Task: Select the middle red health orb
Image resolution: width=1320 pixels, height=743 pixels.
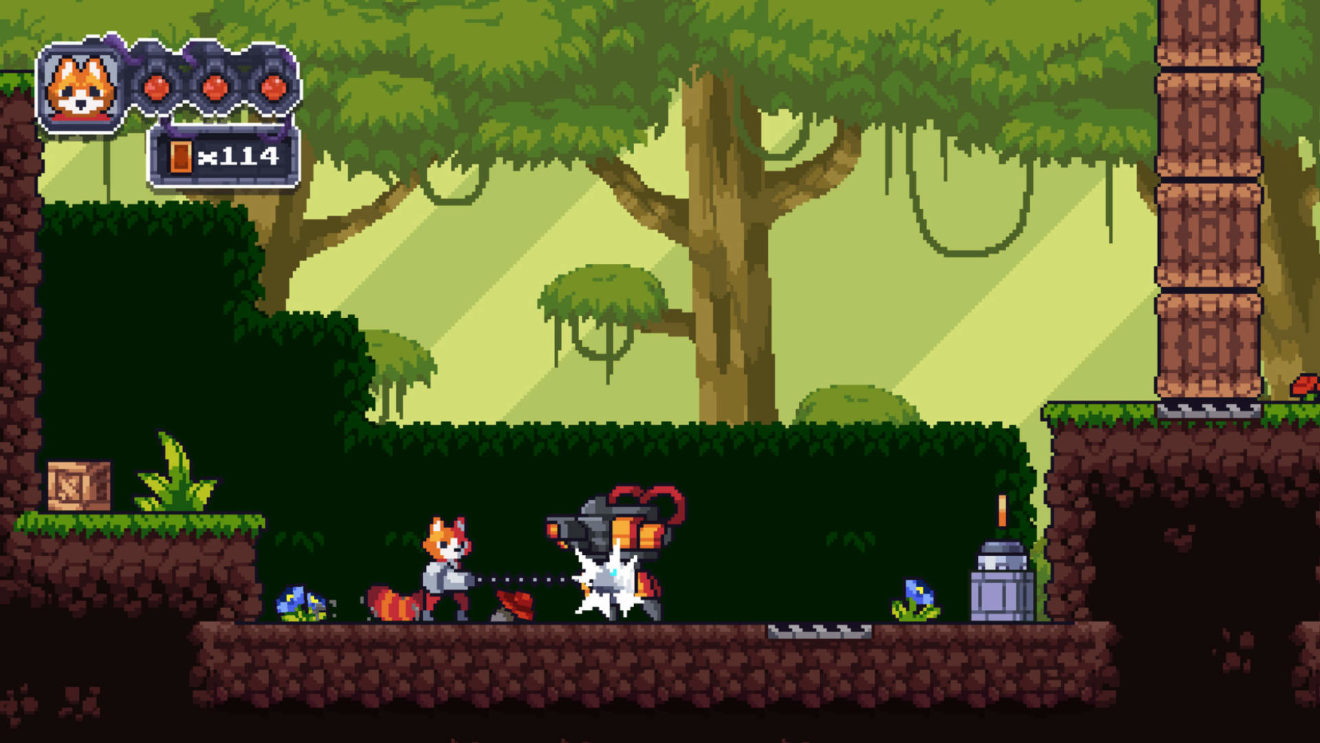Action: coord(217,87)
